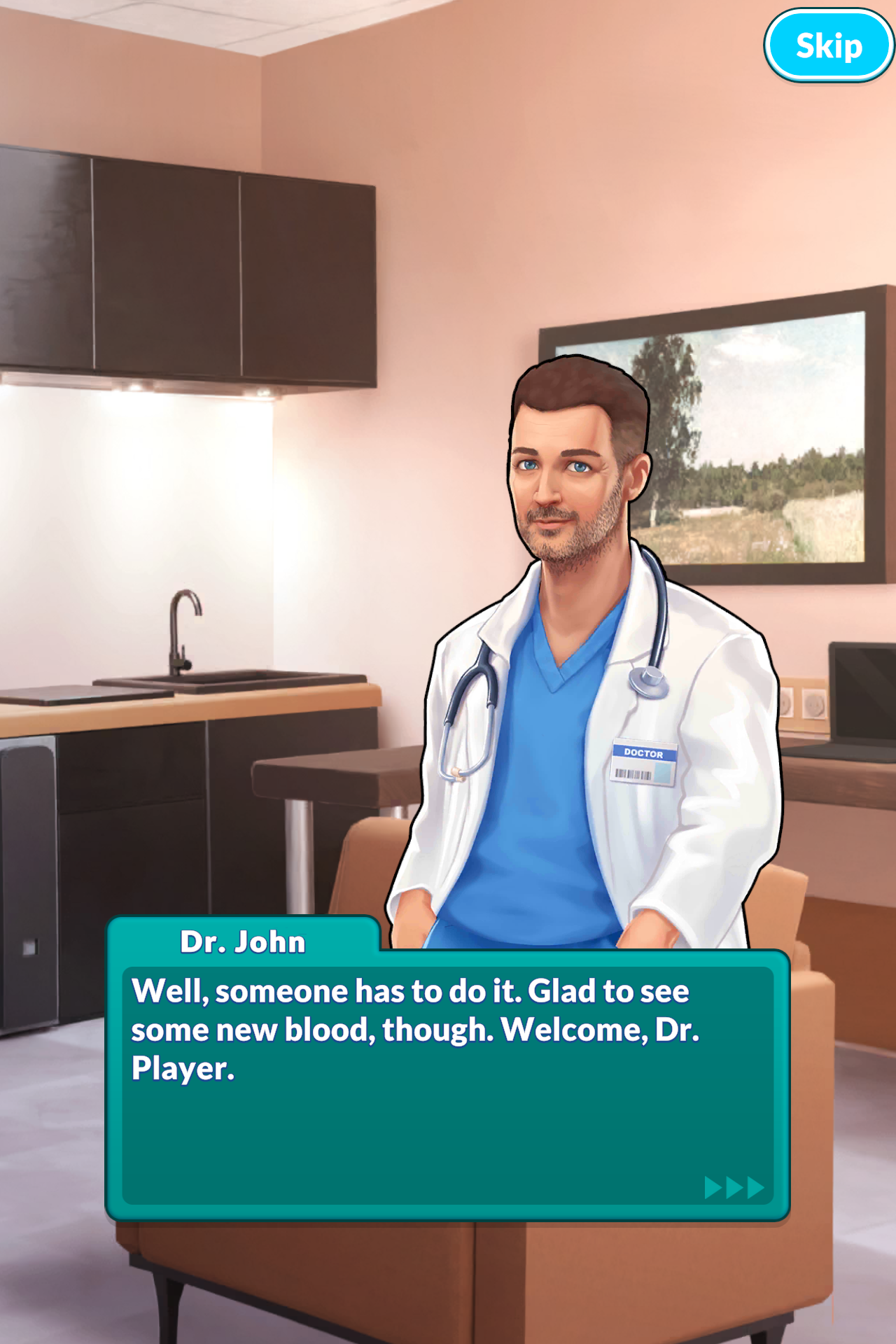Select the barcode on the doctor's ID card

633,773
